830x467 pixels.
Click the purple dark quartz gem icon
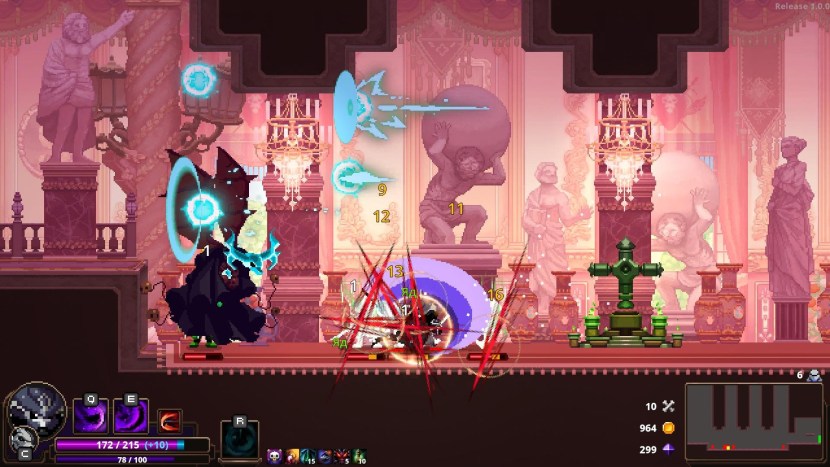click(669, 449)
